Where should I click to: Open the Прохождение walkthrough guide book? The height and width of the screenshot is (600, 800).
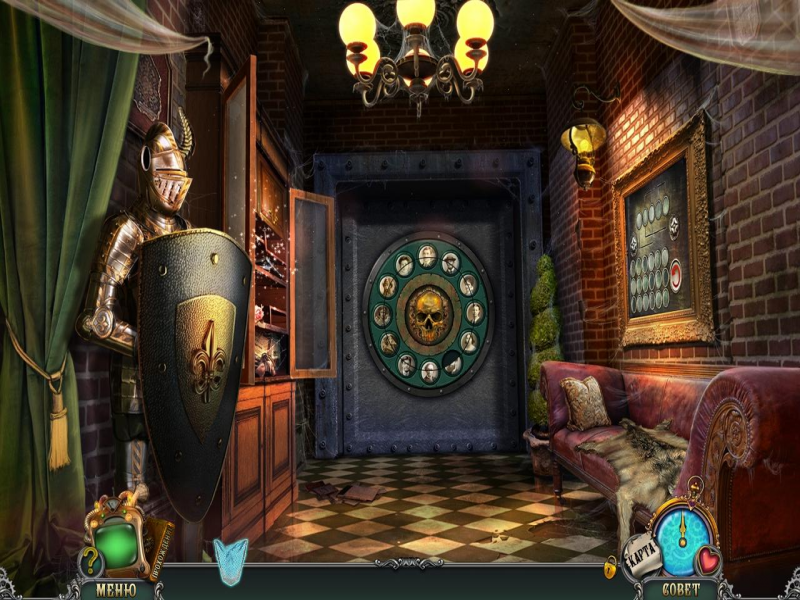pyautogui.click(x=161, y=538)
